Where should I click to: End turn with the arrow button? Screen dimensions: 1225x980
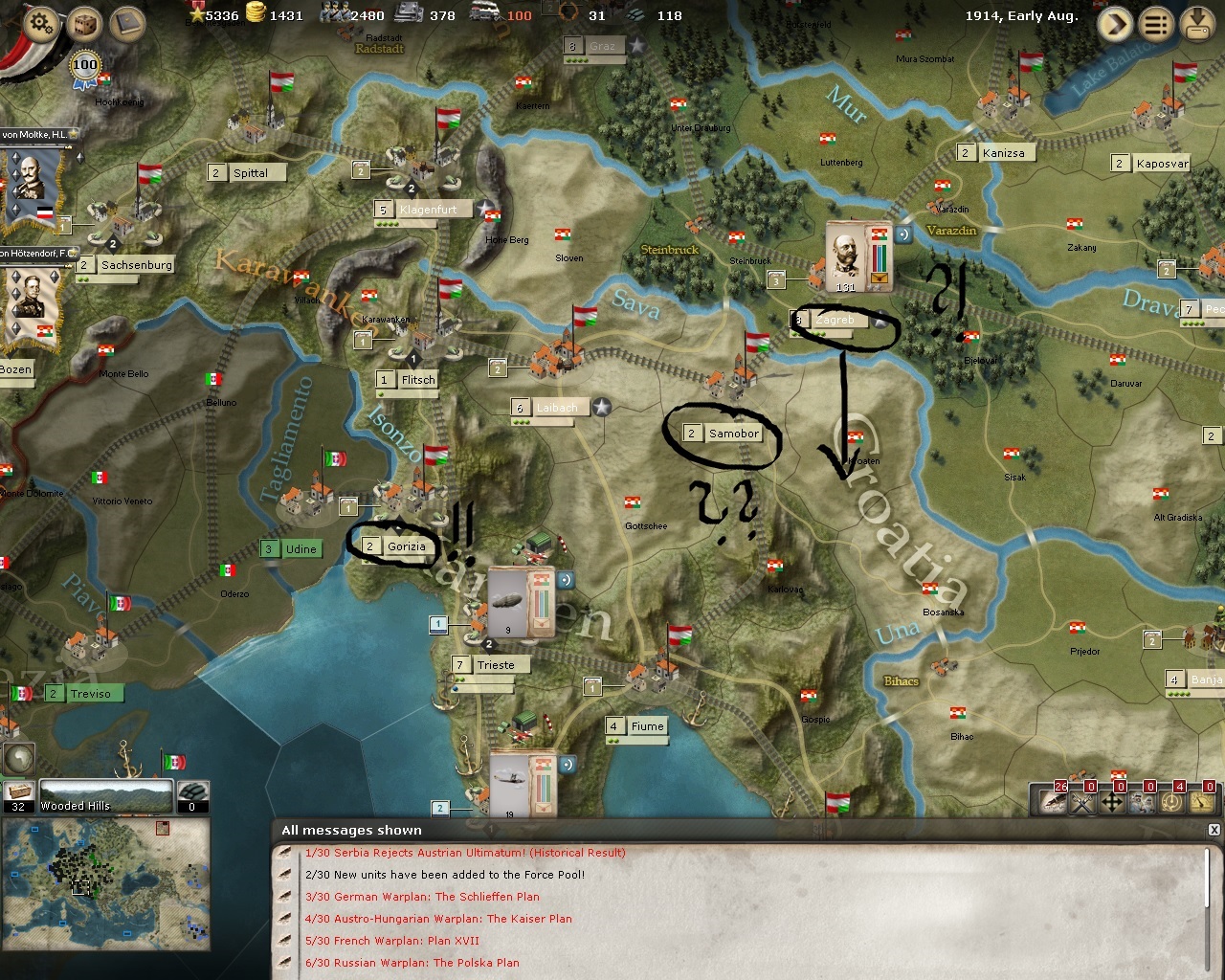tap(1115, 25)
